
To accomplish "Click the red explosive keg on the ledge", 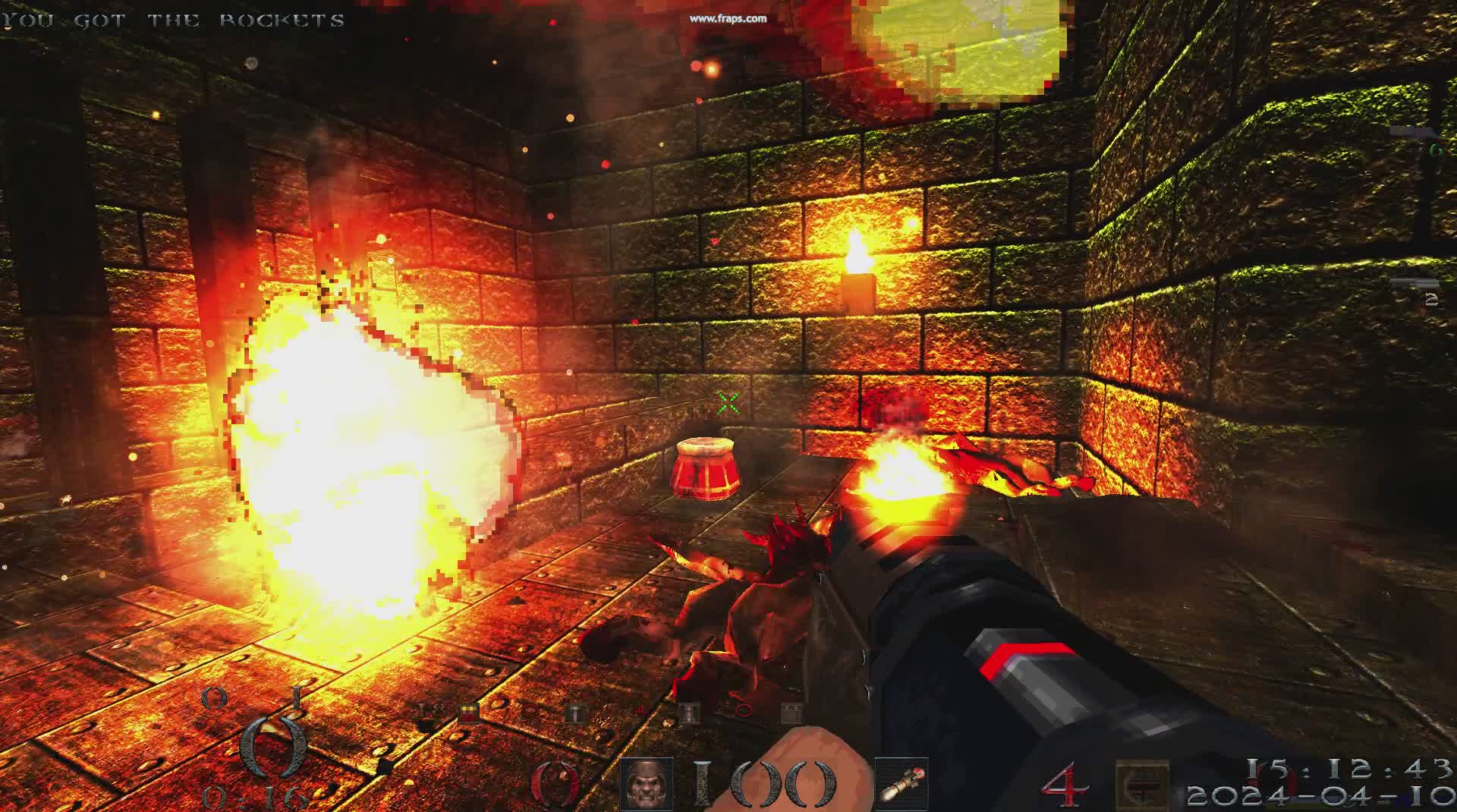I will click(706, 467).
